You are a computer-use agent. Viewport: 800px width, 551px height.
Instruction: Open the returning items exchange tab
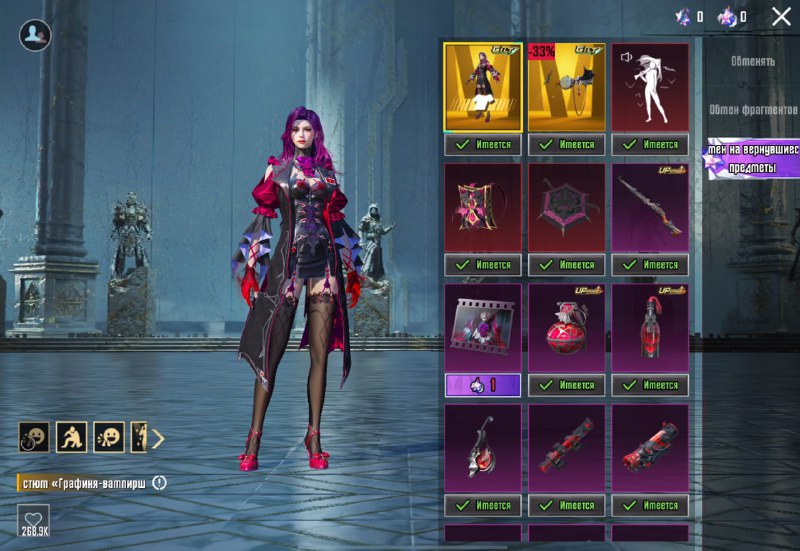[x=752, y=158]
